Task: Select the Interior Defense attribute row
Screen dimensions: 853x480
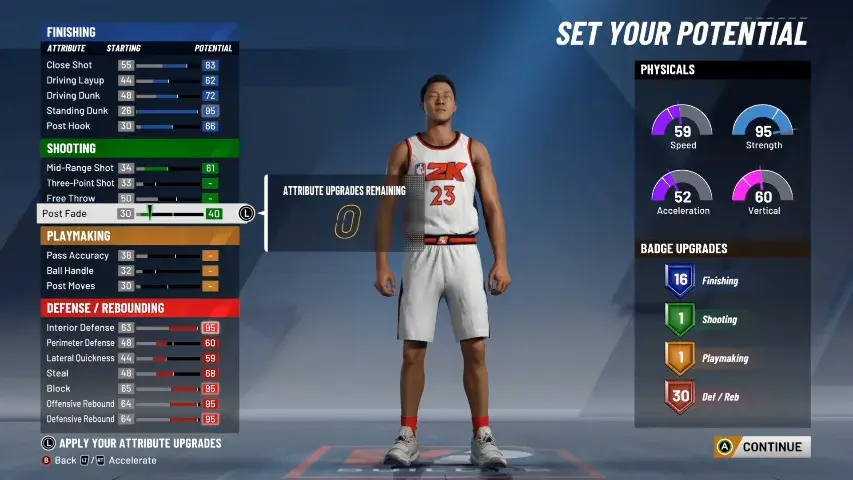Action: pyautogui.click(x=138, y=328)
